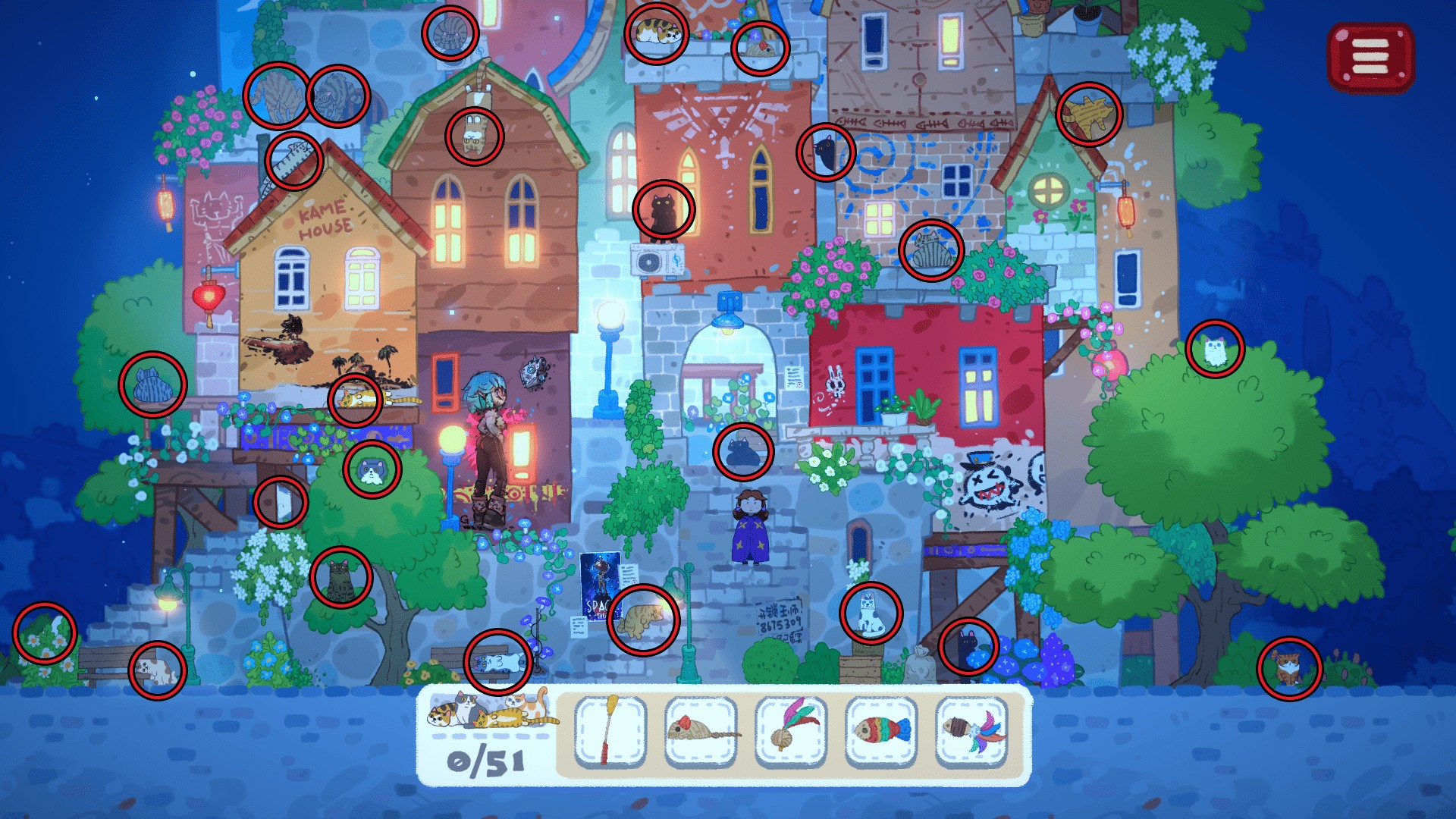
Task: Choose the brown fish with feather tail toy
Action: 971,731
